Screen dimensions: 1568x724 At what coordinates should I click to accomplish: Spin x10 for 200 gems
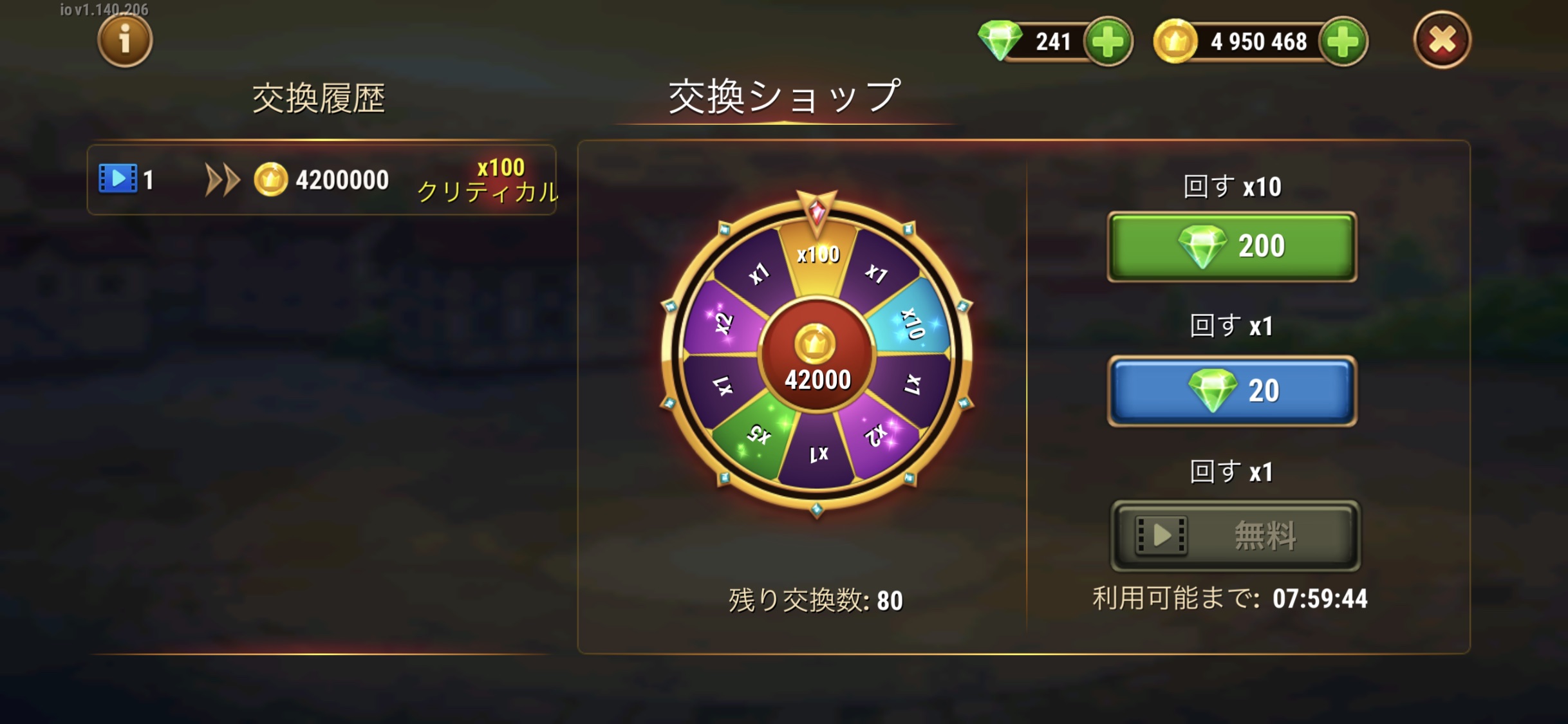pyautogui.click(x=1231, y=246)
